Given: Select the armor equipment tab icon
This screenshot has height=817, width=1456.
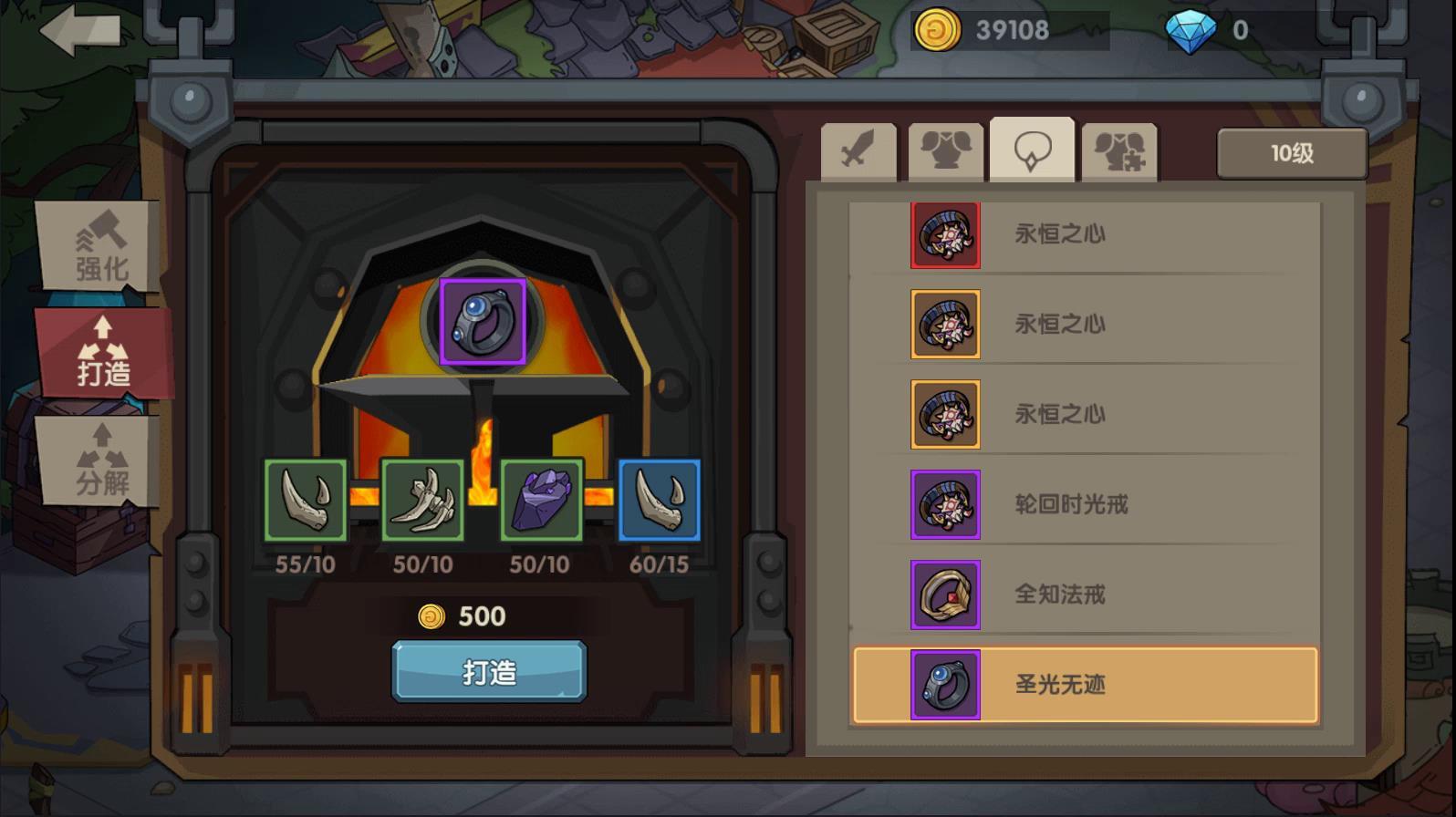Looking at the screenshot, I should pos(945,149).
